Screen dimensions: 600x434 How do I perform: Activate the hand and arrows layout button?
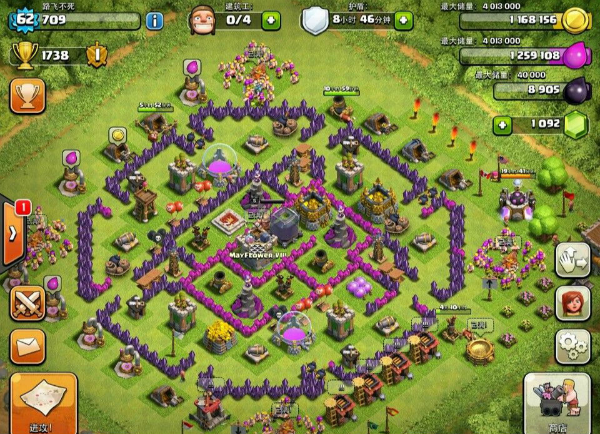(x=573, y=258)
